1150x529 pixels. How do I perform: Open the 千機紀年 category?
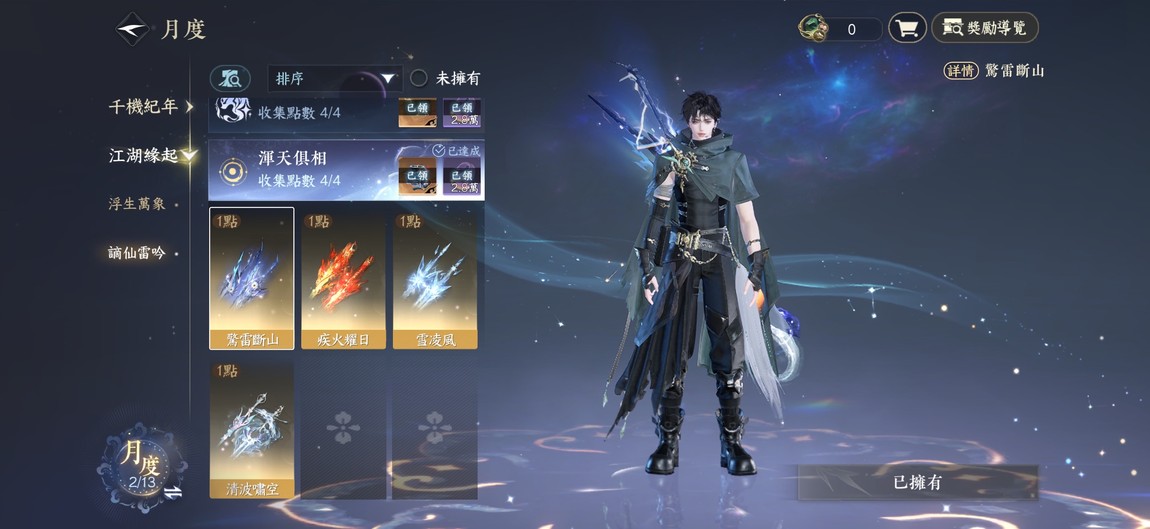[150, 107]
